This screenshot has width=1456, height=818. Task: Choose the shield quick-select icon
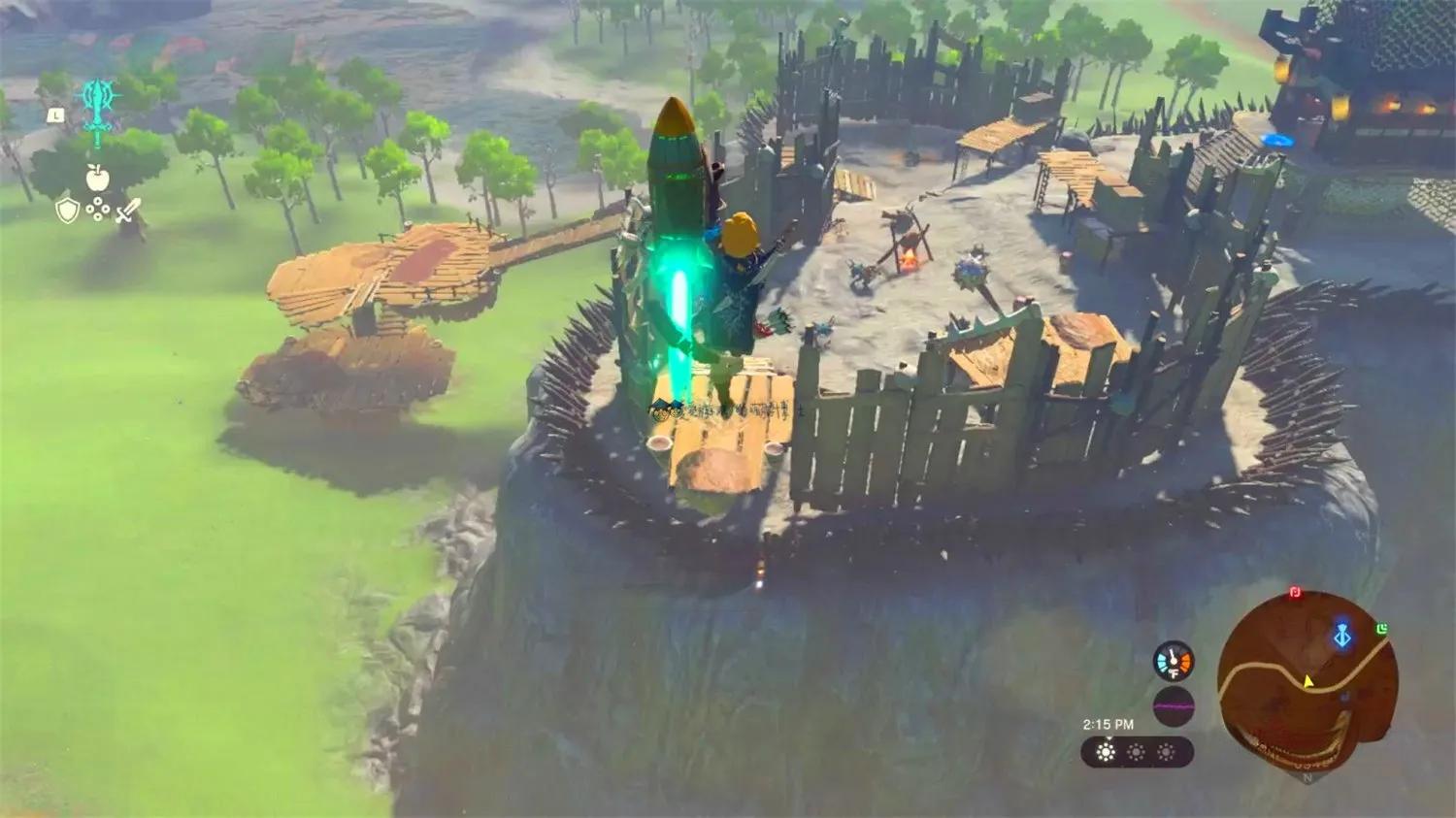(x=66, y=210)
